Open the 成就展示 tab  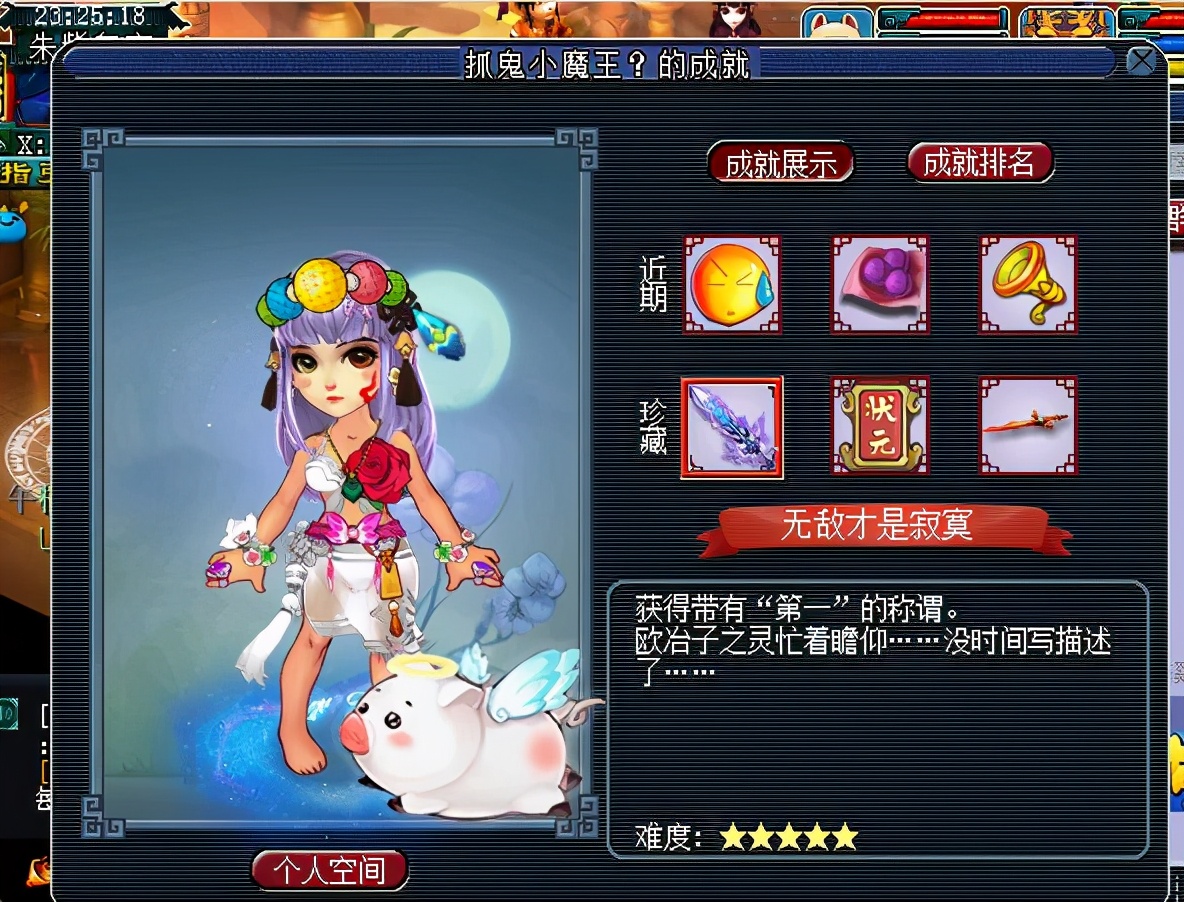click(780, 164)
